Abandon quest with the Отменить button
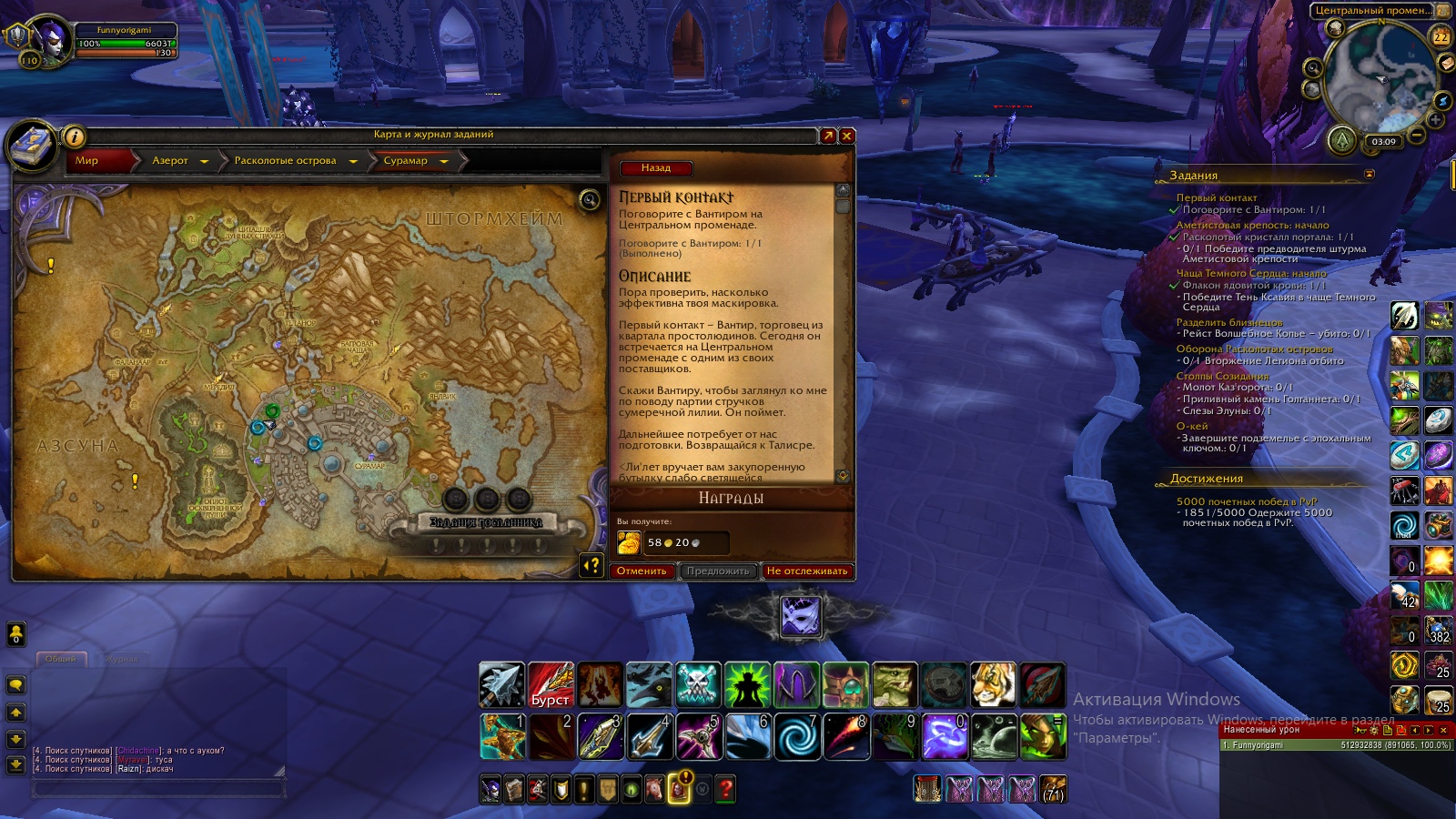Screen dimensions: 1456x819 (x=642, y=571)
